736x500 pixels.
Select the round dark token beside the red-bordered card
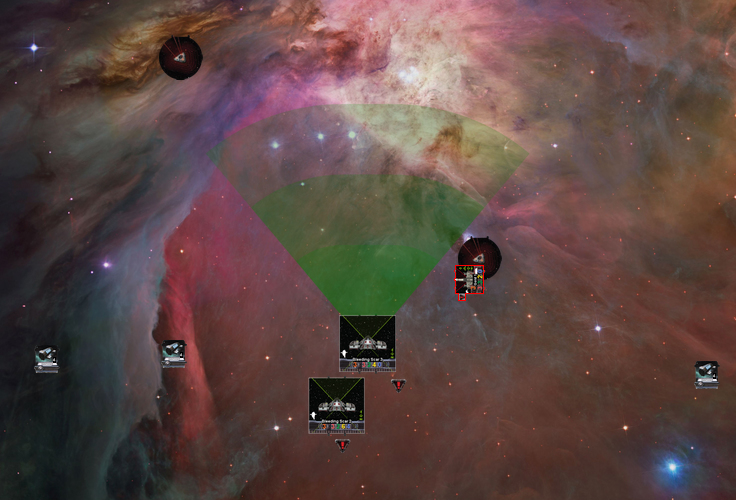point(480,255)
